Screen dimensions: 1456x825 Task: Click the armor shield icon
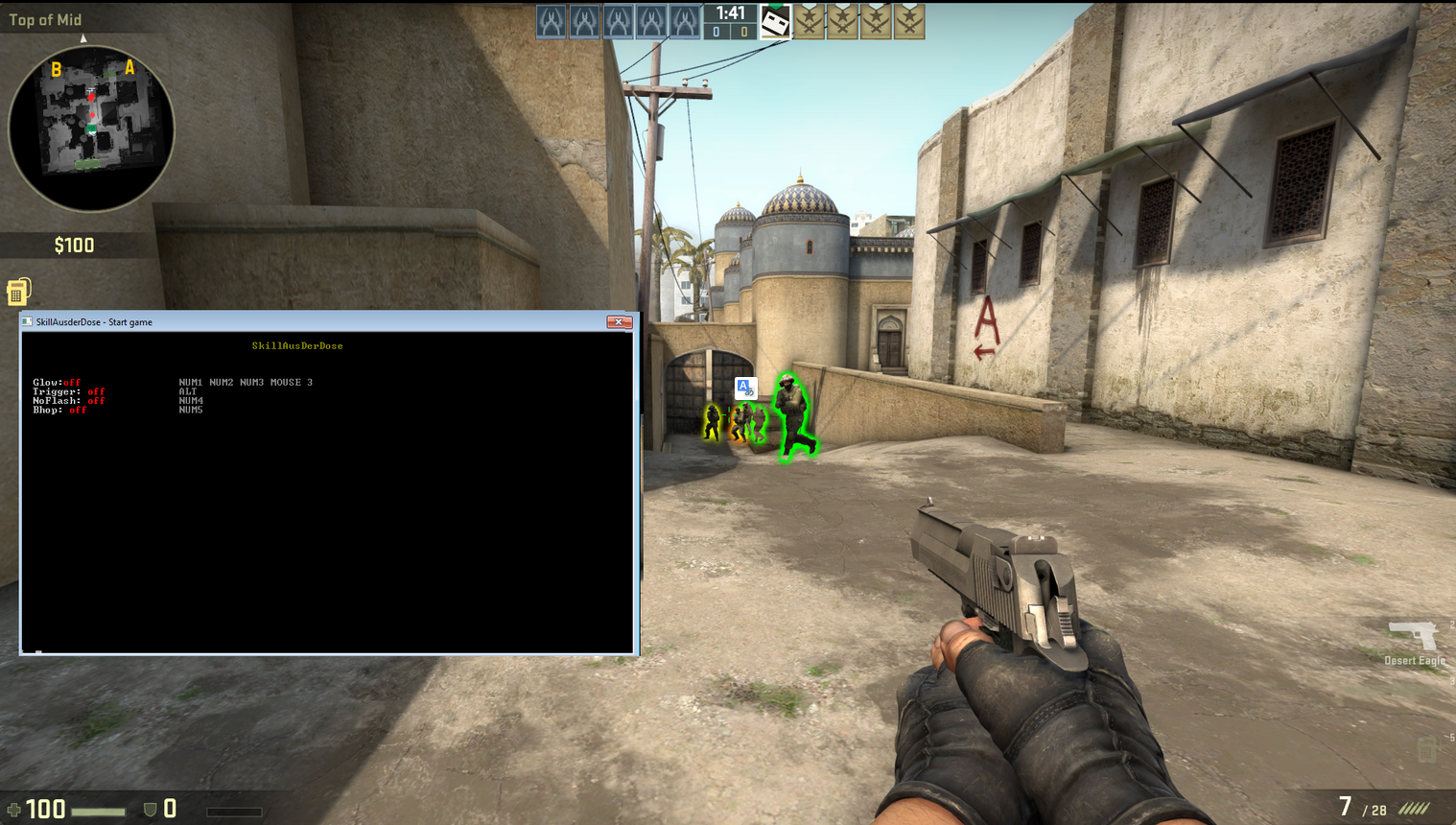[152, 809]
